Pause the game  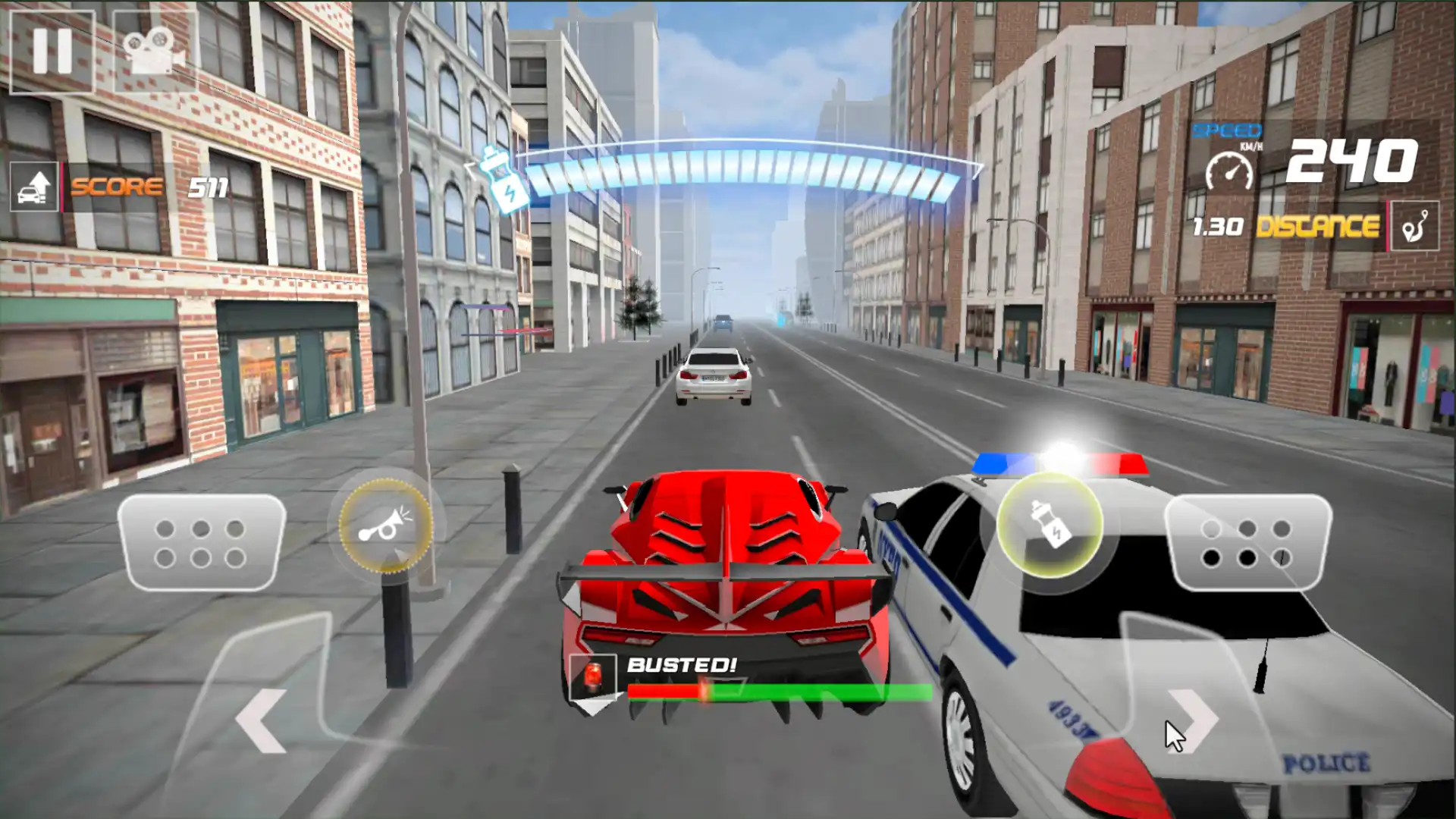click(x=52, y=52)
